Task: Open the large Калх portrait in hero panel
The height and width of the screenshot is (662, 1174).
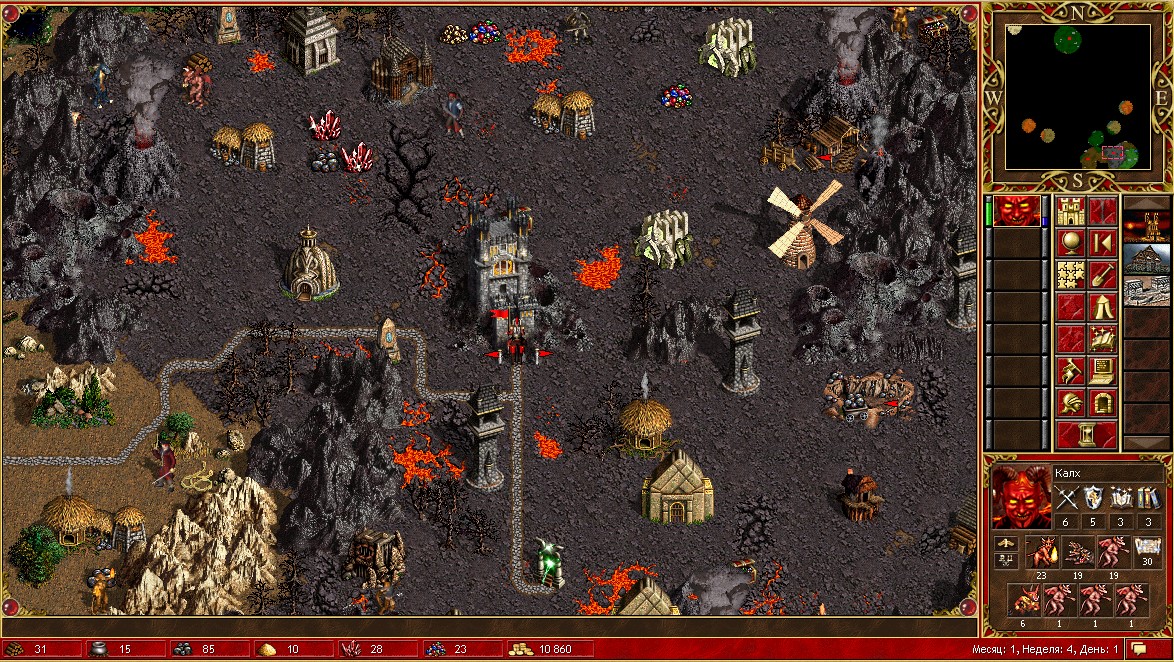Action: pyautogui.click(x=1019, y=496)
